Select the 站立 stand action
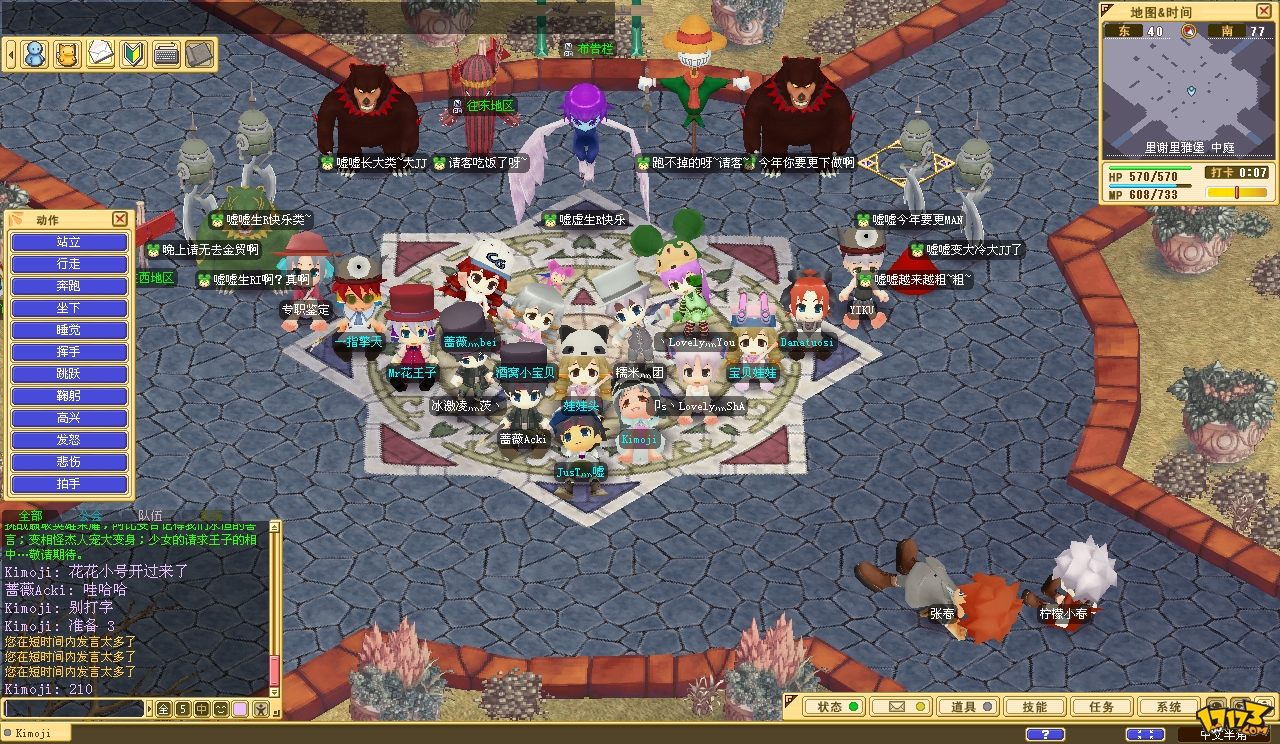1280x744 pixels. pyautogui.click(x=69, y=242)
